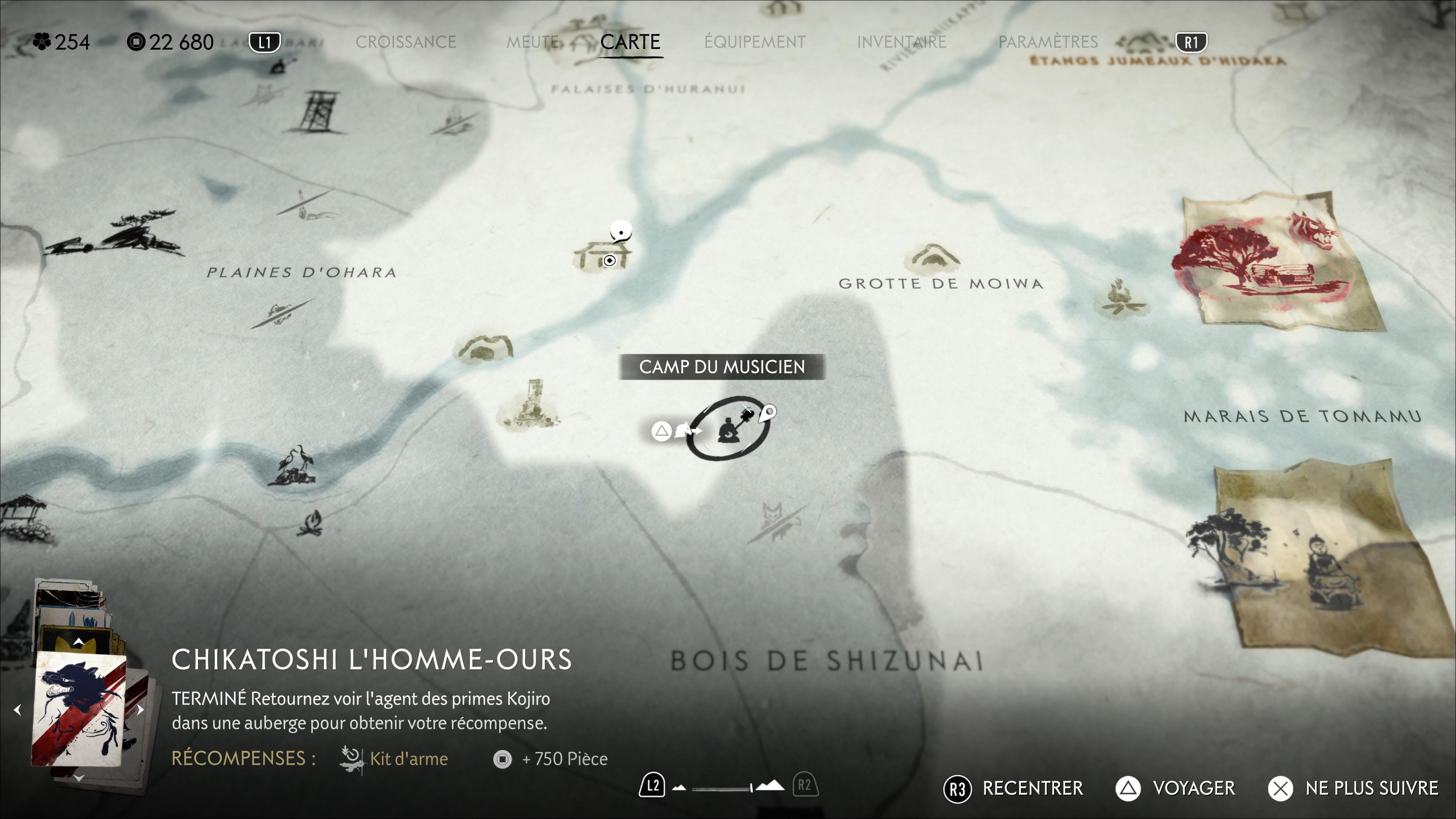Viewport: 1456px width, 819px height.
Task: Switch to the Croissance tab
Action: click(405, 42)
